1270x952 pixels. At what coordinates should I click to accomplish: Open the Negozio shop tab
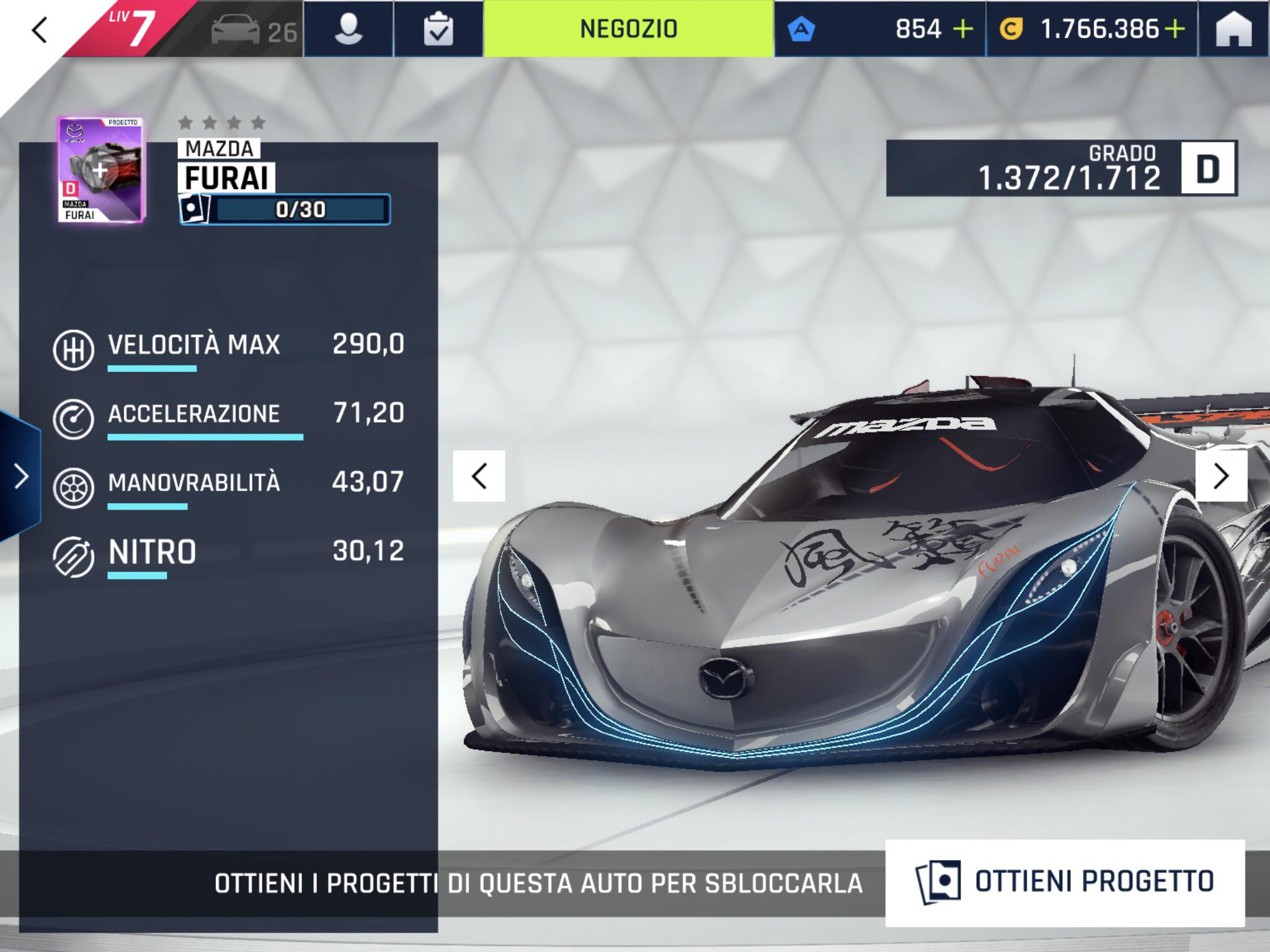[x=628, y=29]
